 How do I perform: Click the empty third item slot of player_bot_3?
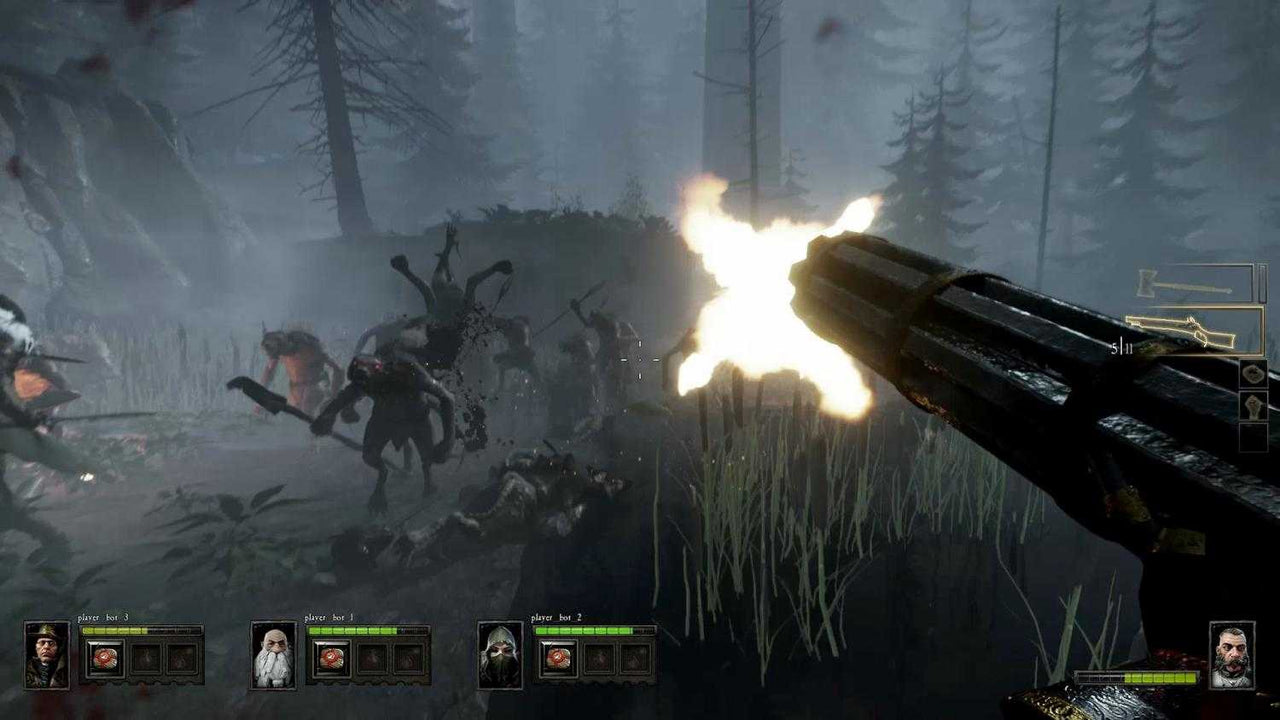click(x=183, y=660)
